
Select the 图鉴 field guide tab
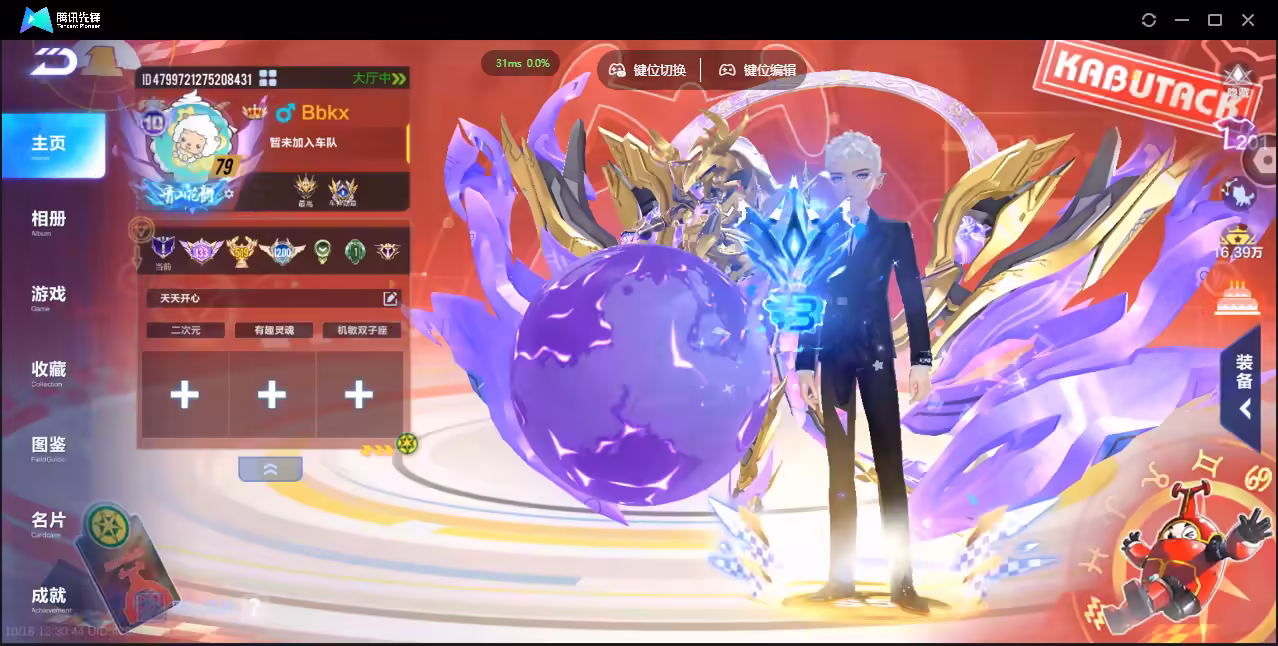48,446
